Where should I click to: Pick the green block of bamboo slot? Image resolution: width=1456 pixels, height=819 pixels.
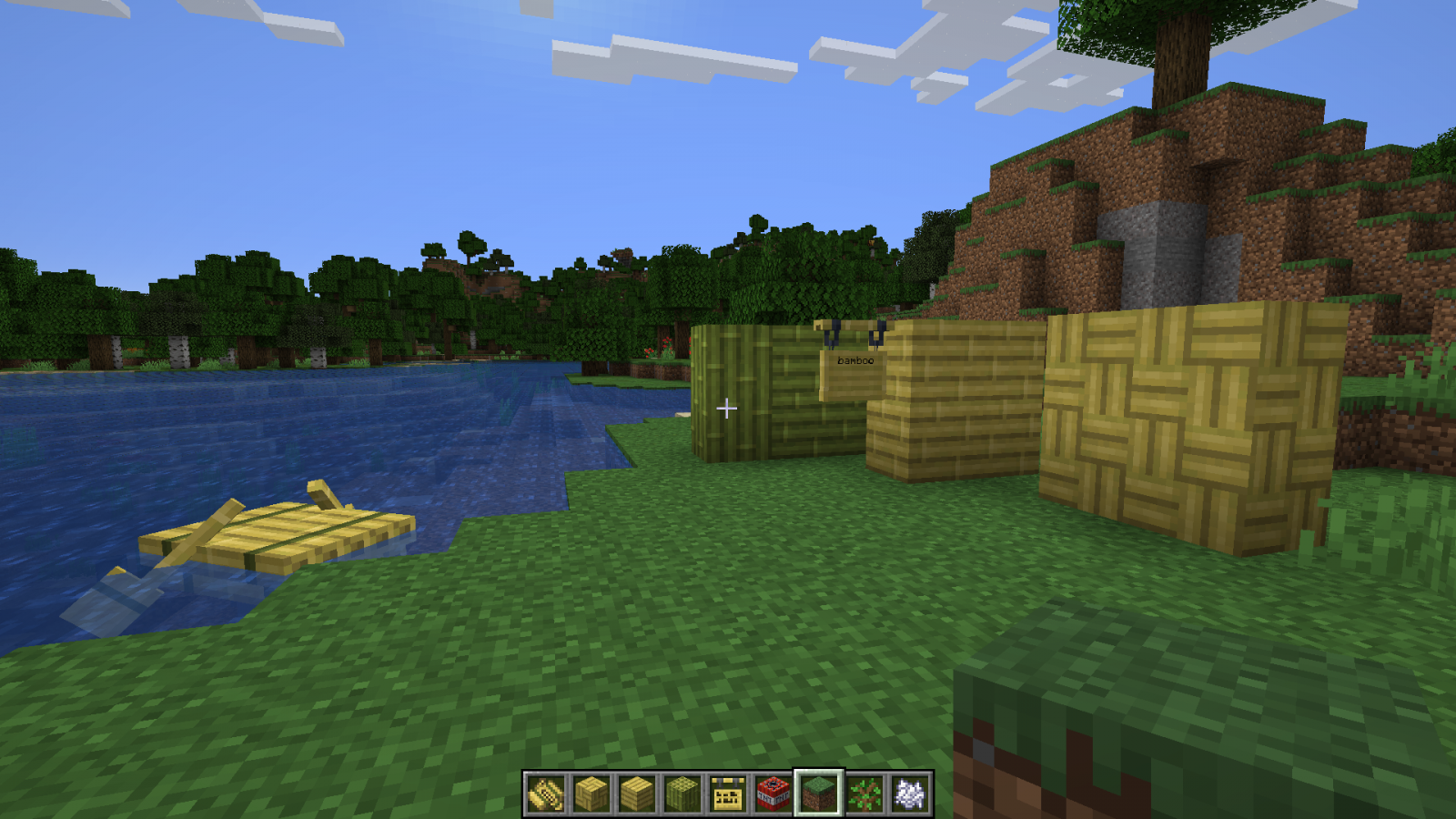click(x=682, y=794)
